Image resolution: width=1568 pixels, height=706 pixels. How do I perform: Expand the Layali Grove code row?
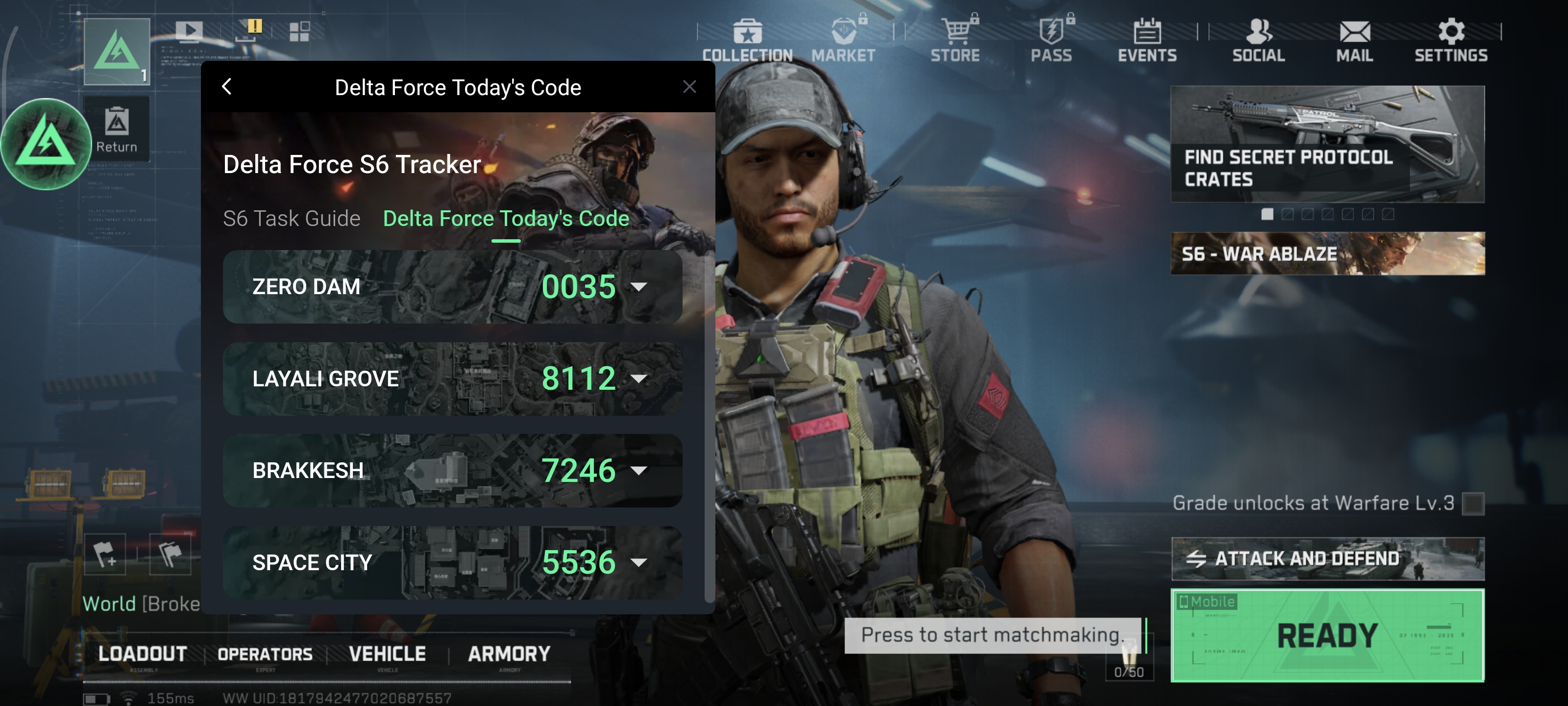[x=638, y=379]
